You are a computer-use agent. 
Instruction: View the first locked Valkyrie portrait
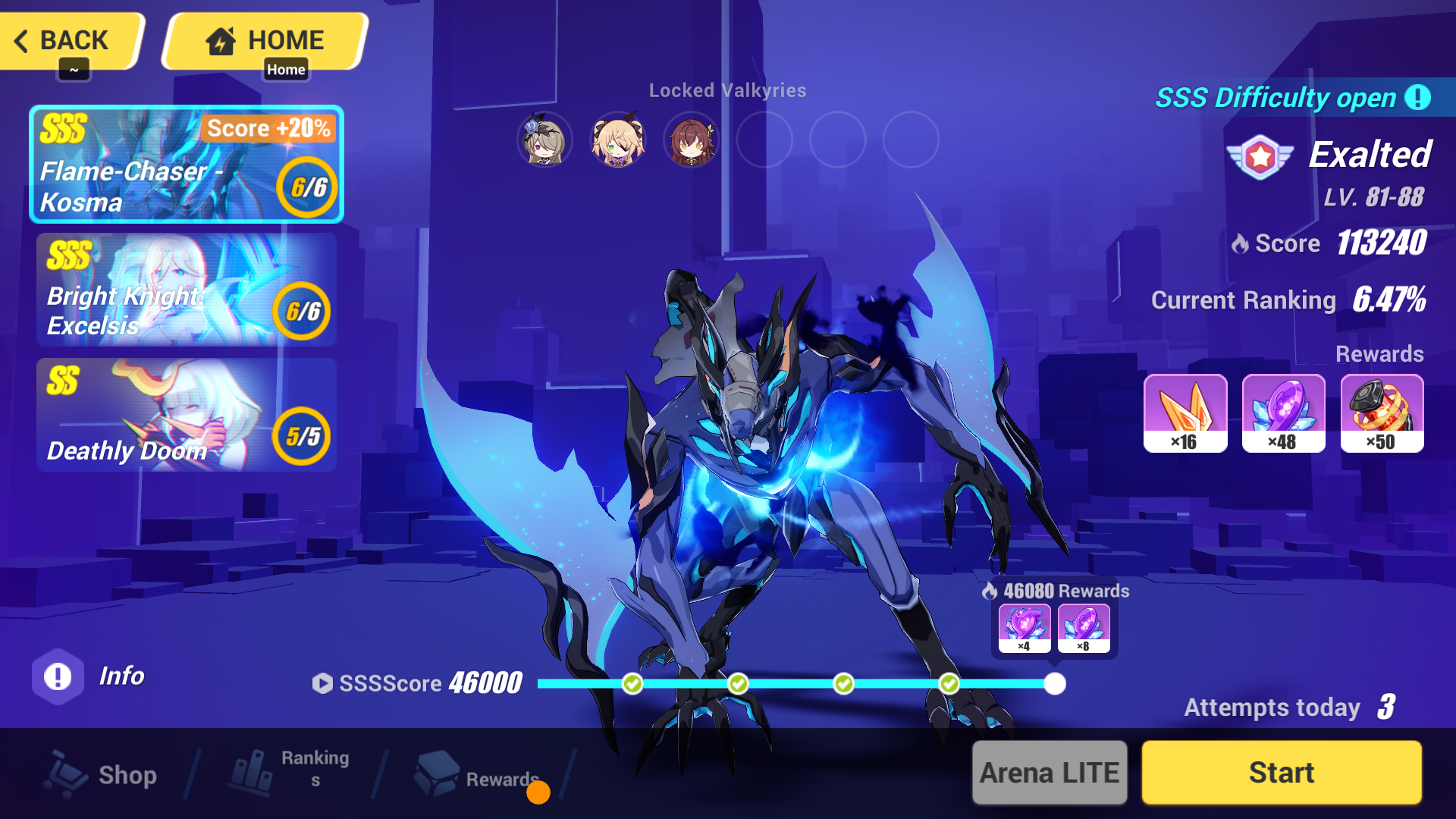[543, 140]
